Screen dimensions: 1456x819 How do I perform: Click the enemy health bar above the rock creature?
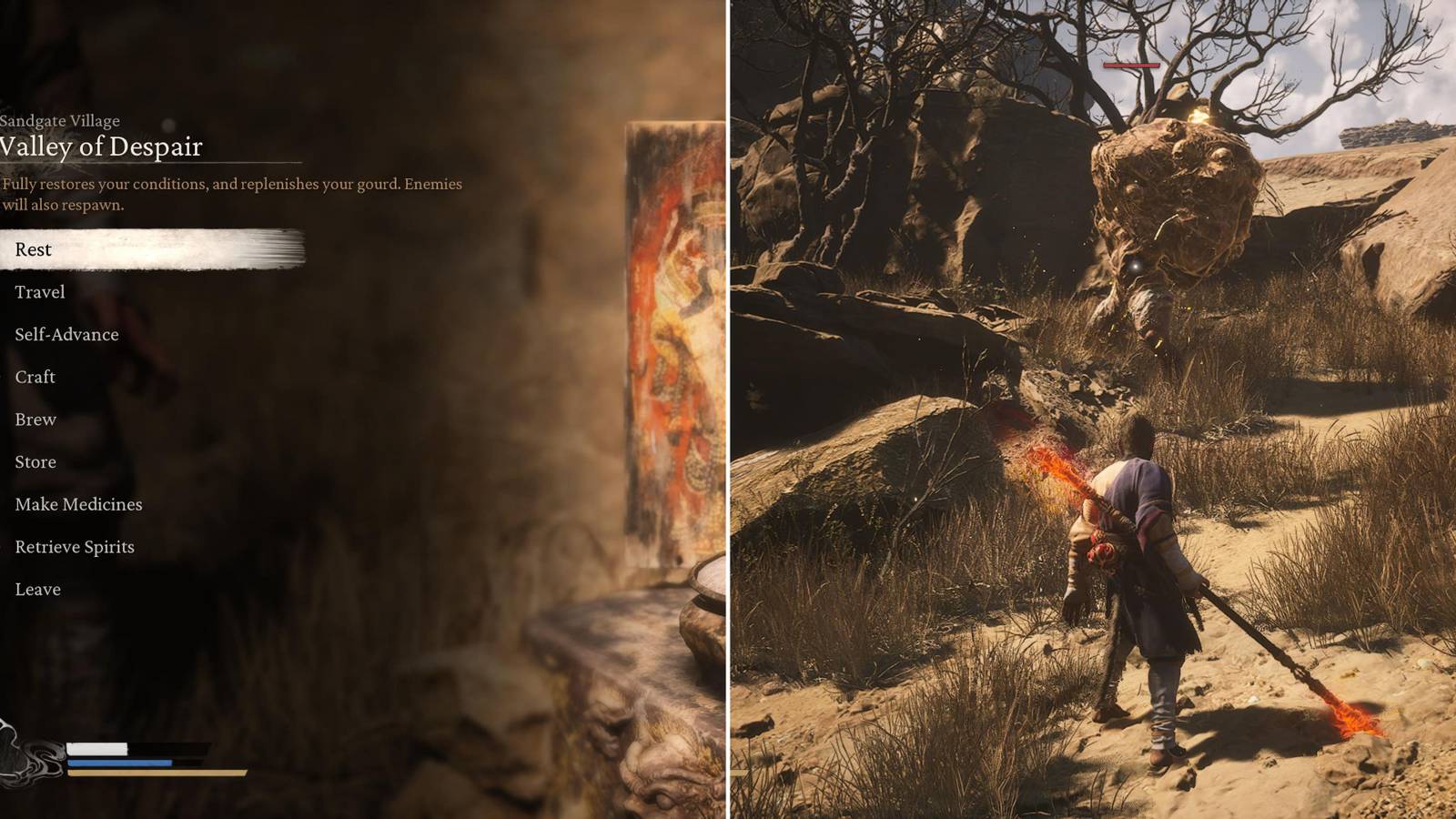point(1131,66)
